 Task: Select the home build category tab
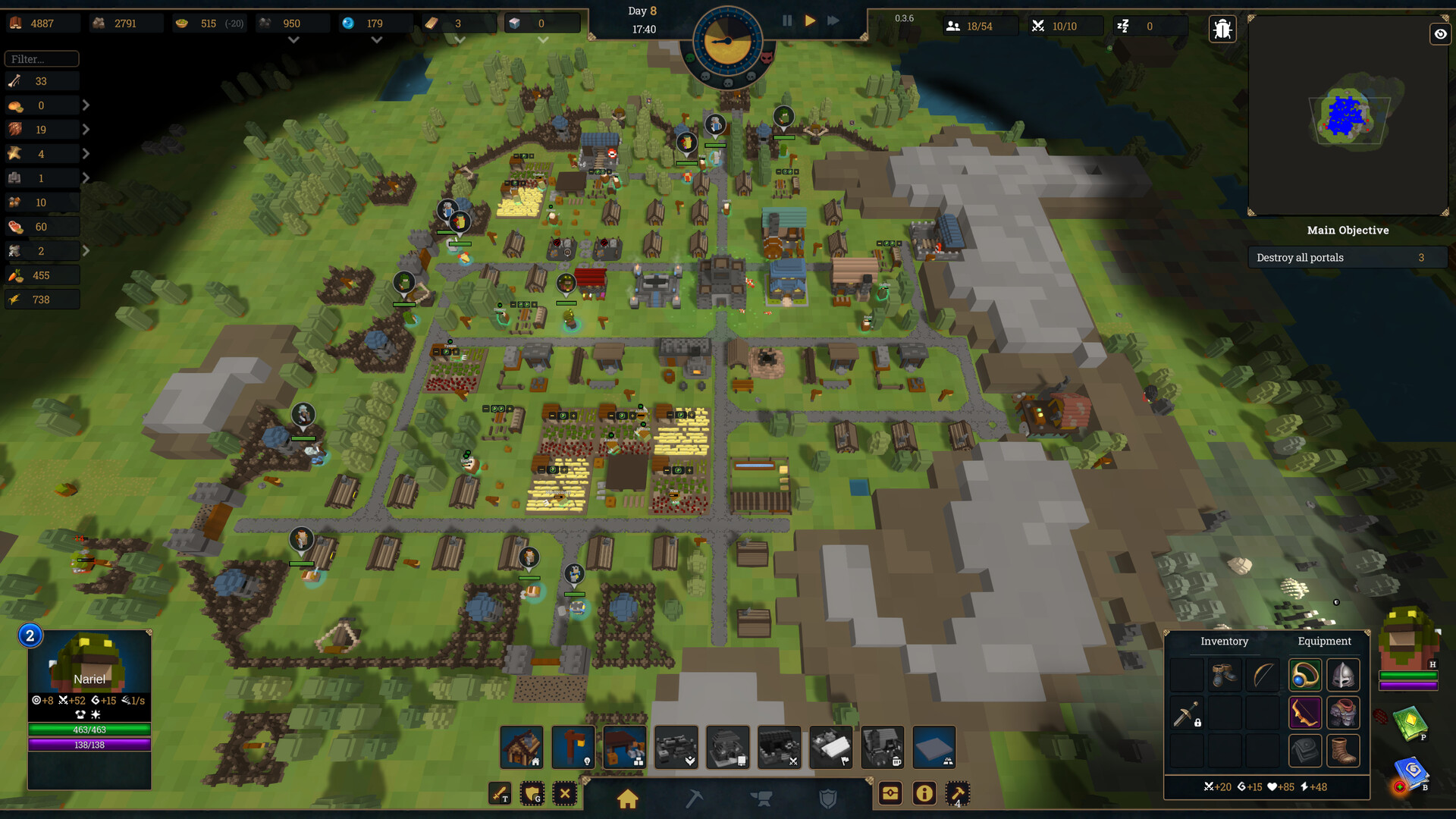click(x=627, y=799)
